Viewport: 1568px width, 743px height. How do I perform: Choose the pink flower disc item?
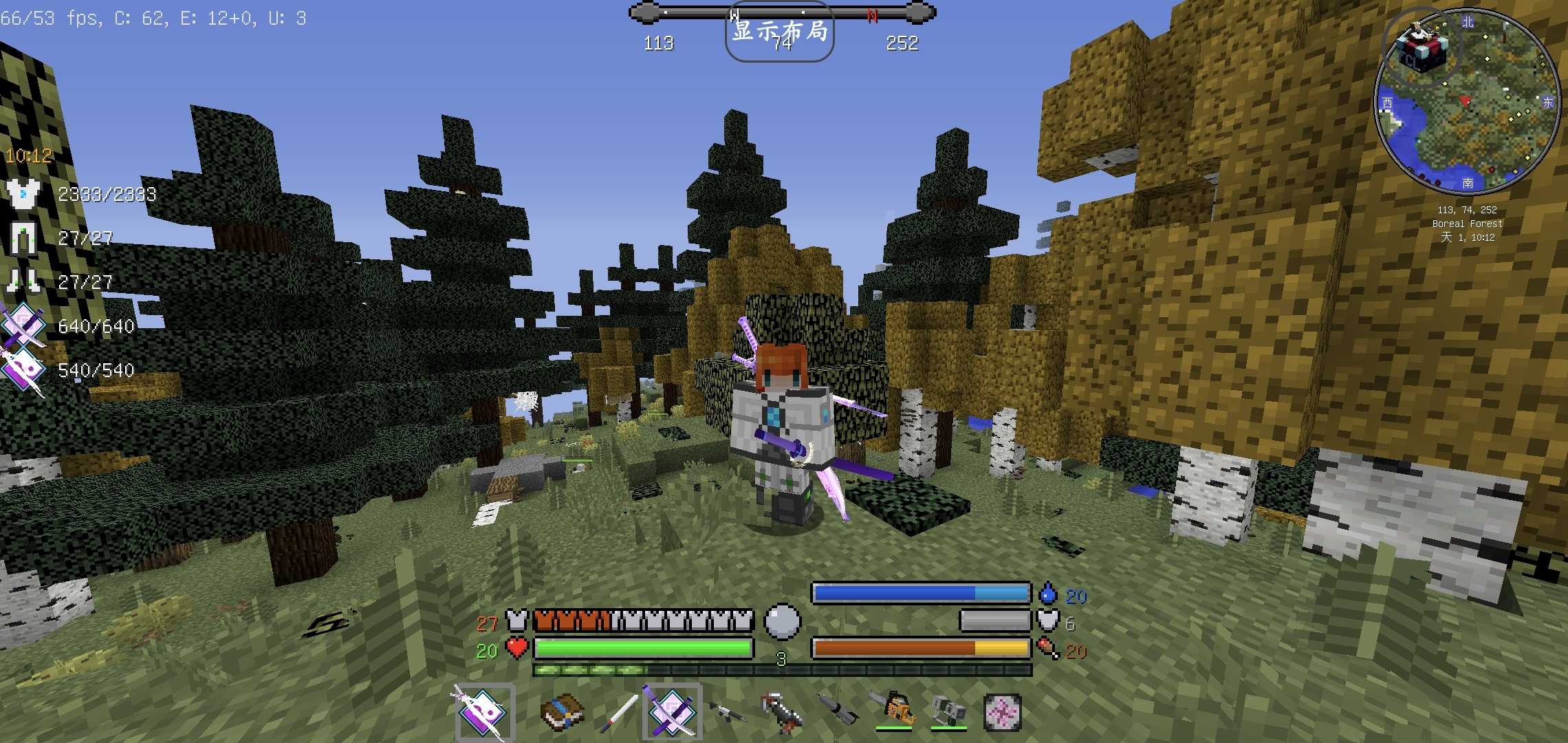[1002, 712]
